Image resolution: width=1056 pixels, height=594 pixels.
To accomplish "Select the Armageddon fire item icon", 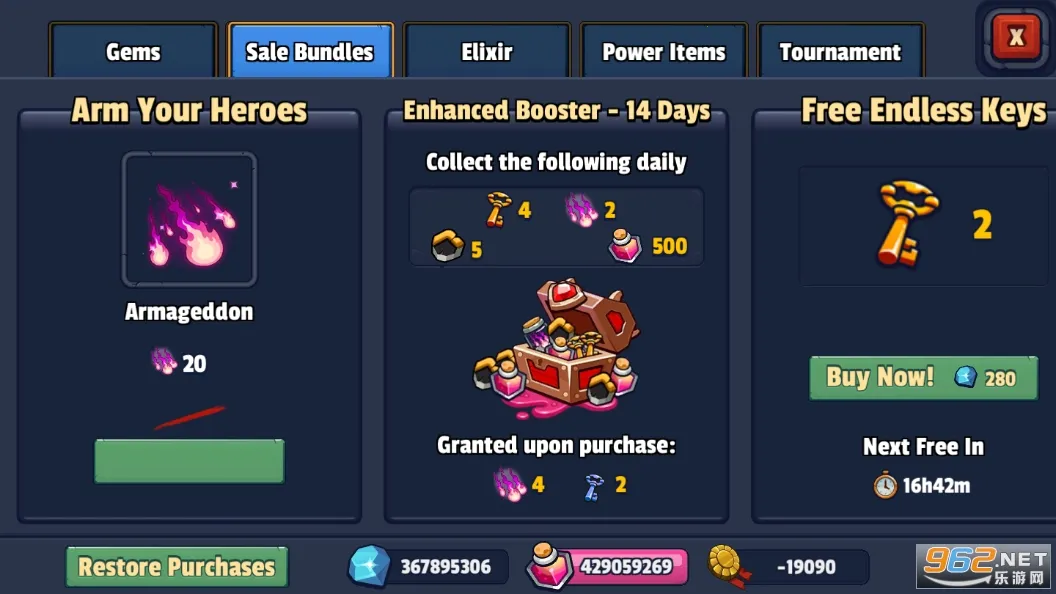I will pyautogui.click(x=189, y=220).
